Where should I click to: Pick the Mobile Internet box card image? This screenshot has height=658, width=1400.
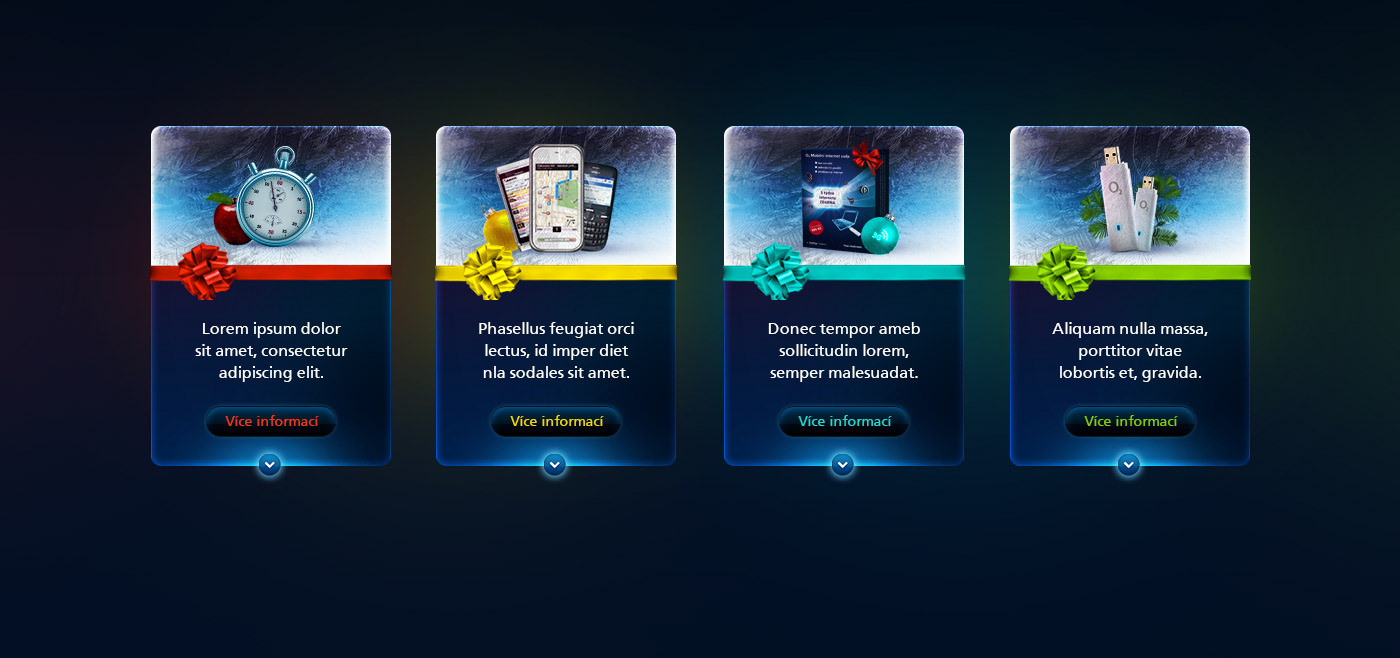pyautogui.click(x=844, y=197)
